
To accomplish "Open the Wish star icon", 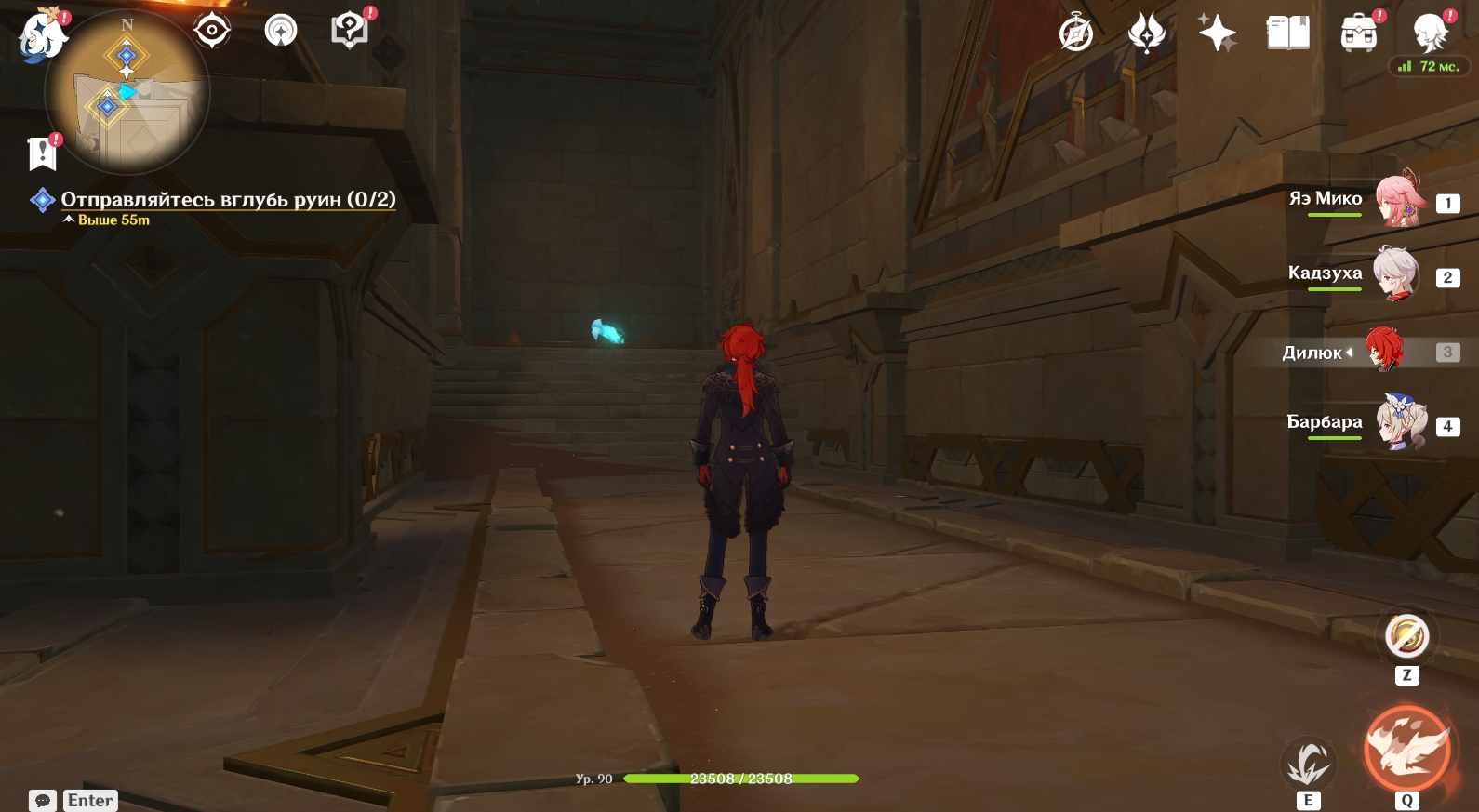I will (x=1217, y=33).
